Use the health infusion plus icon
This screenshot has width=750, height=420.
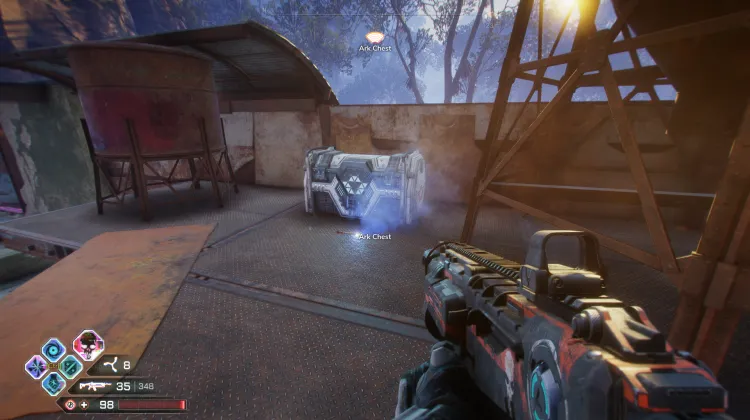tap(83, 405)
